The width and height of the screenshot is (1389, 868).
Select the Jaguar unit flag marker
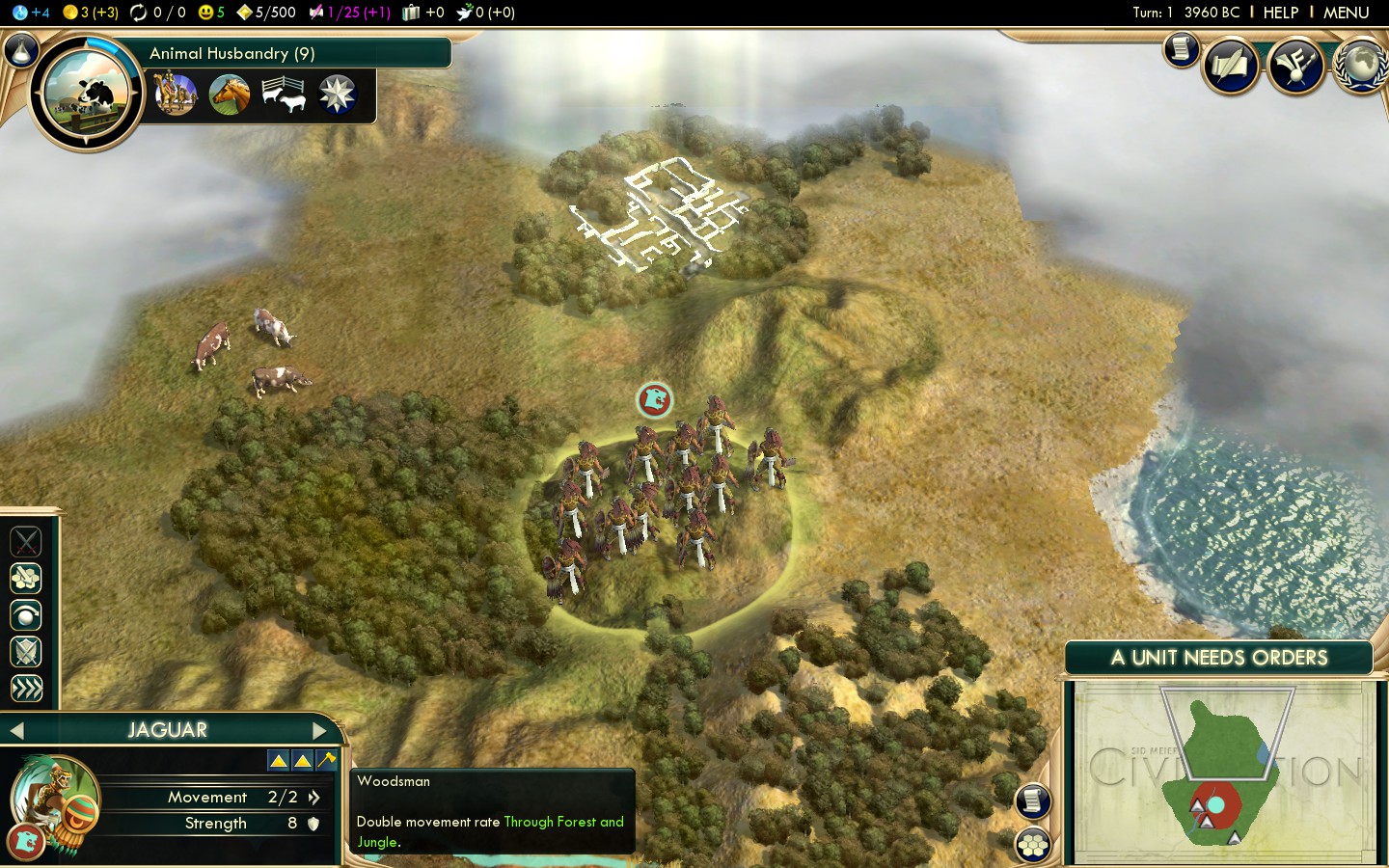coord(654,399)
